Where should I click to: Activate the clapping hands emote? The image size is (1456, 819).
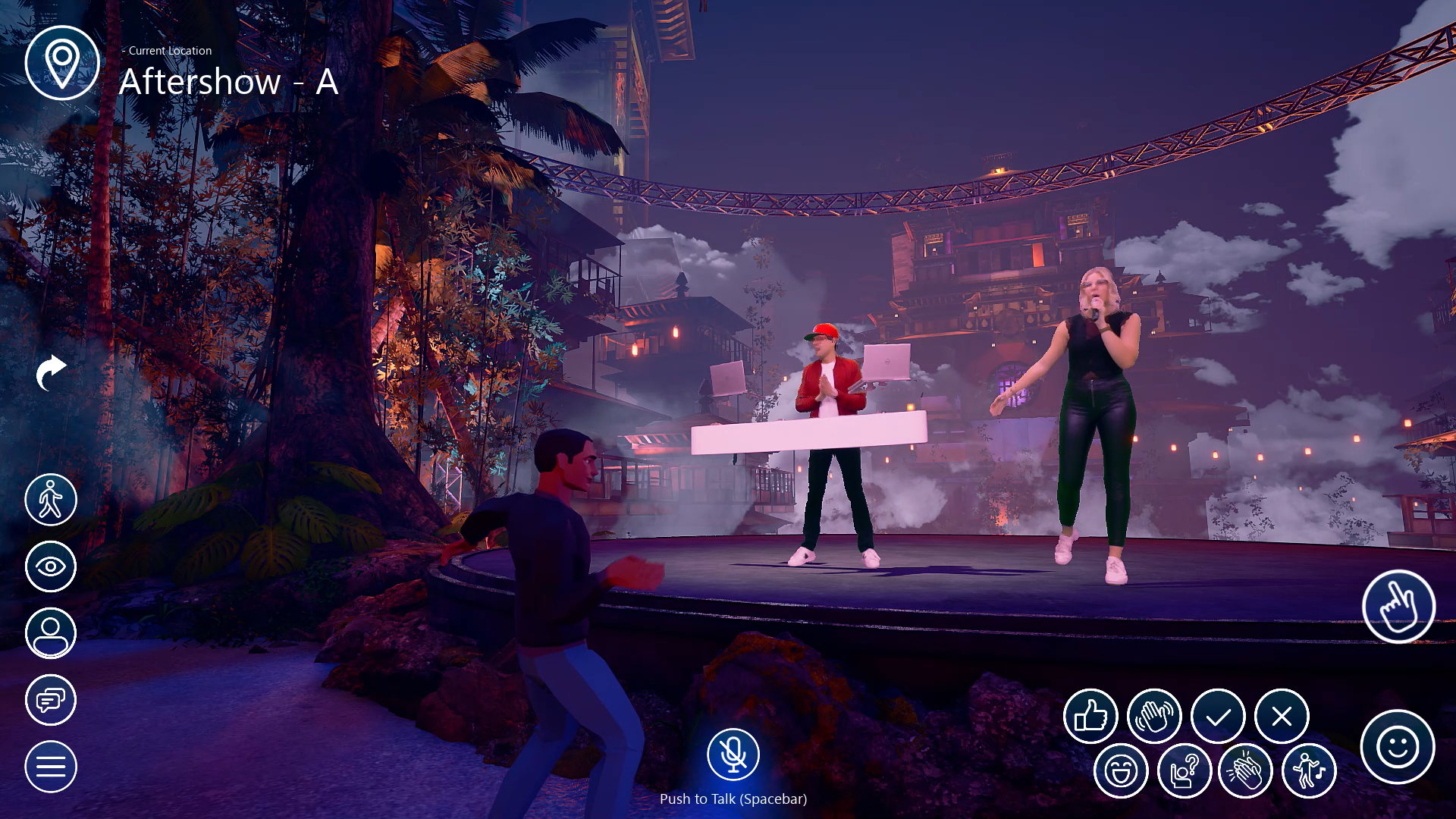(1245, 771)
